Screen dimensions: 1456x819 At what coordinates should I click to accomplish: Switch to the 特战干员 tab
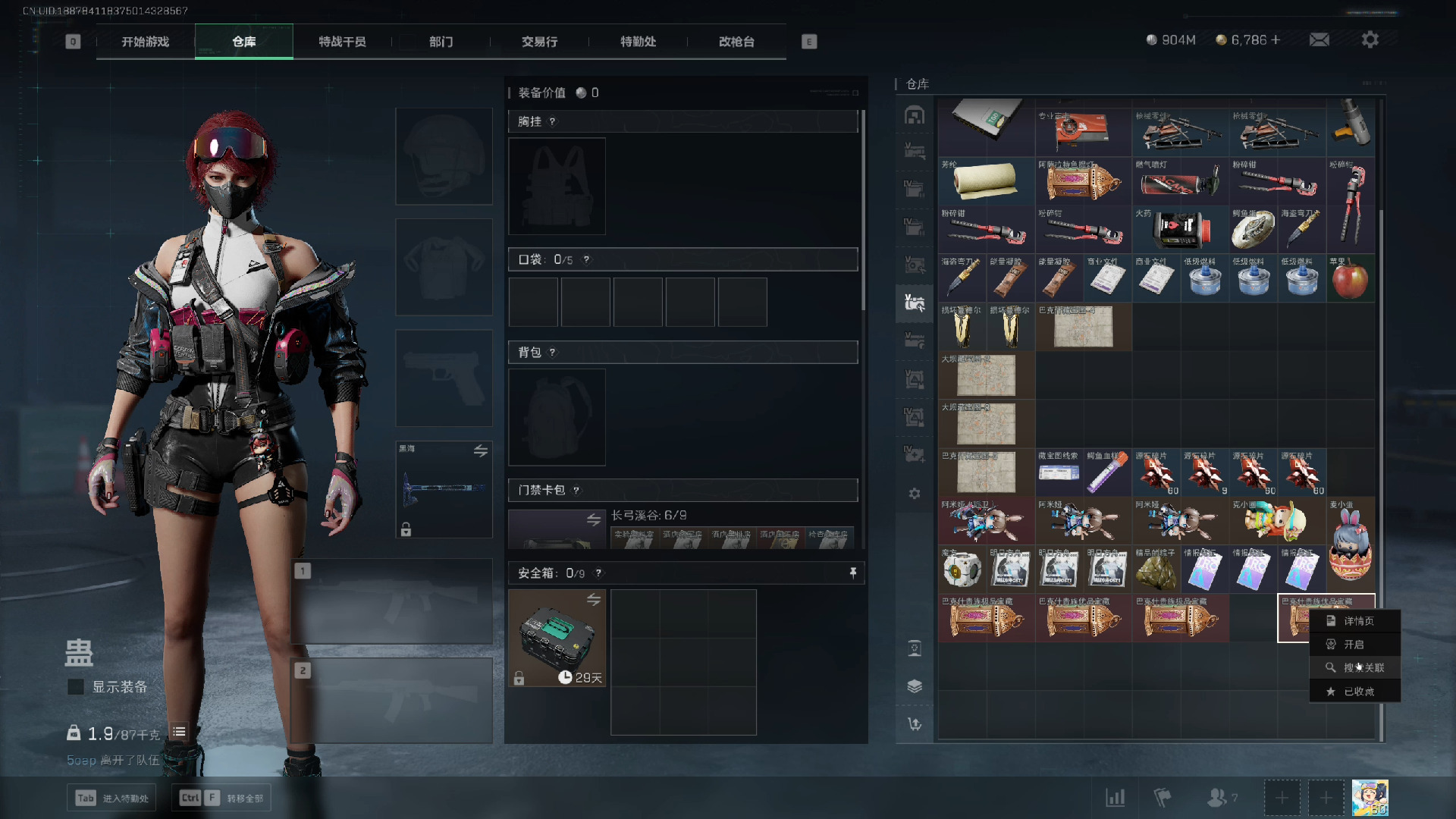coord(342,42)
